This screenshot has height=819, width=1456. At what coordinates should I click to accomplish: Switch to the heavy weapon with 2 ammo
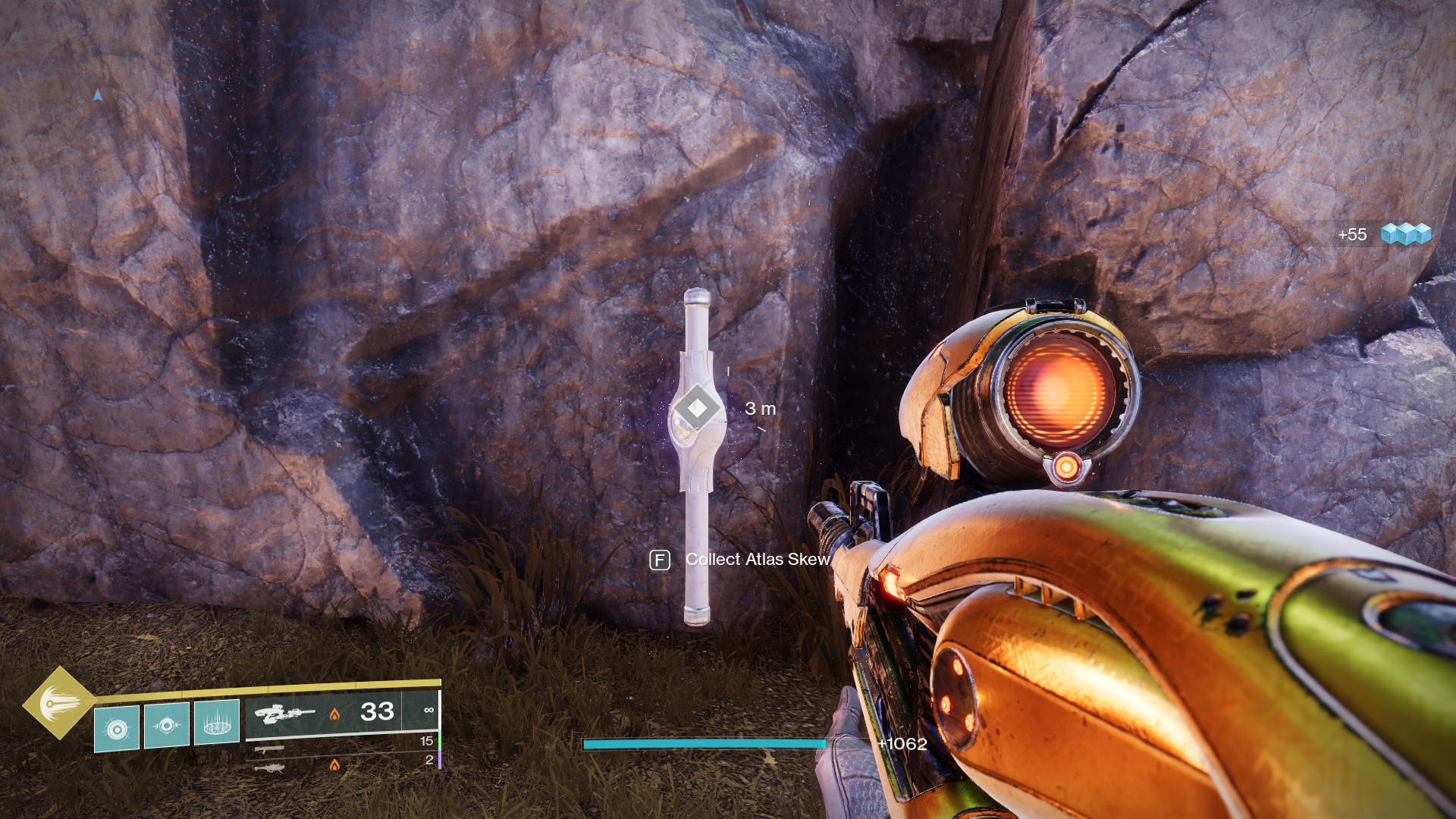pos(270,768)
